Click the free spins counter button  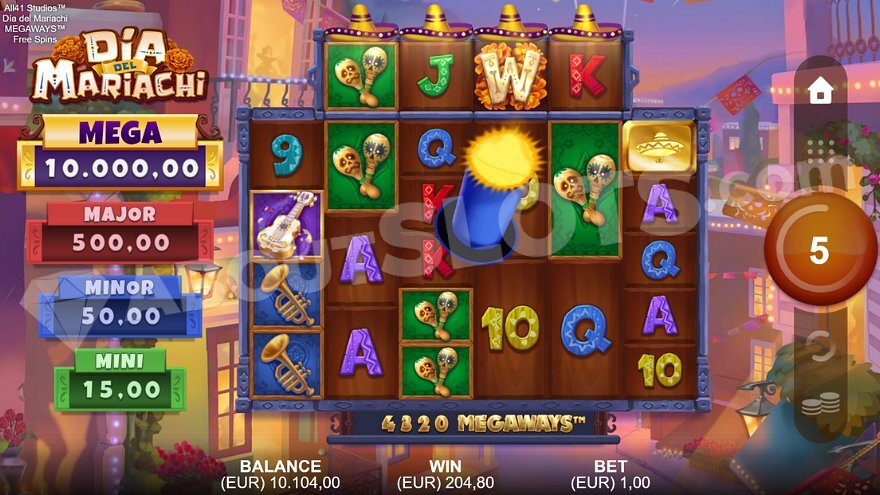click(x=819, y=250)
